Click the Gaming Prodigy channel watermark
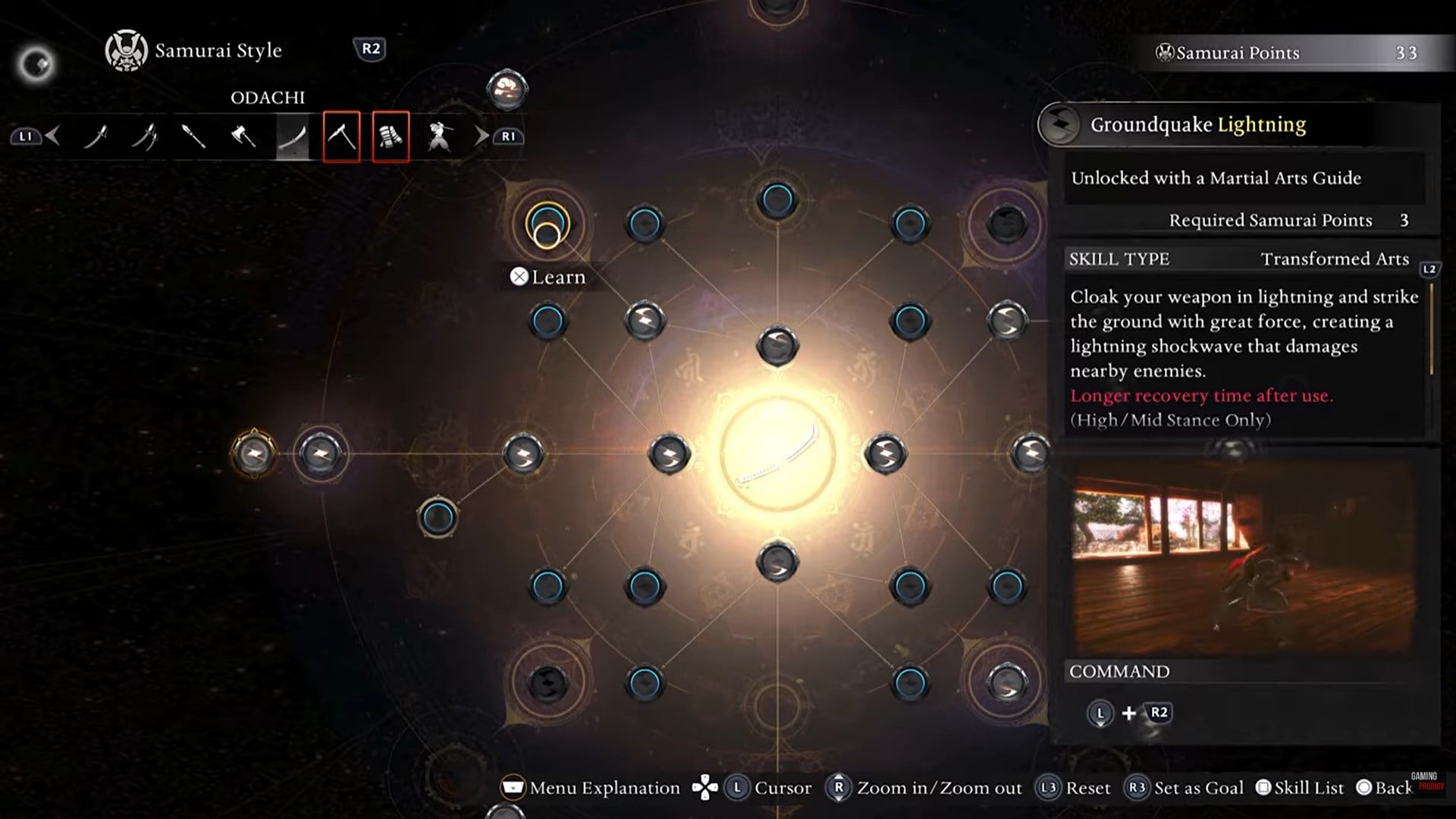 1426,781
